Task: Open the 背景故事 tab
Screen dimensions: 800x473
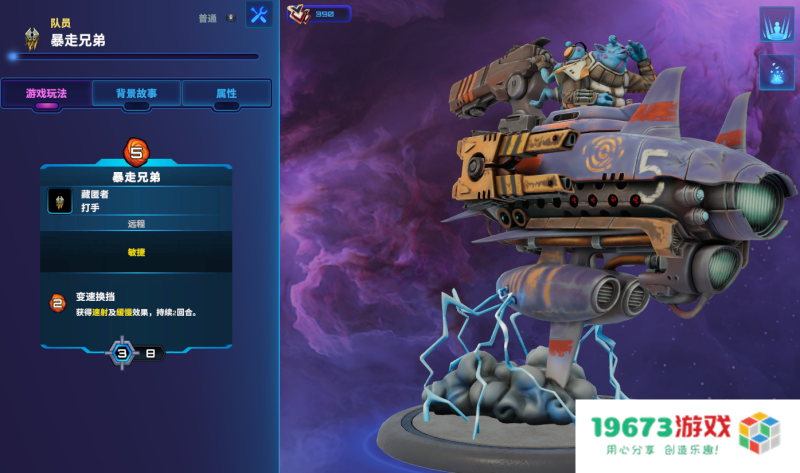Action: point(136,93)
